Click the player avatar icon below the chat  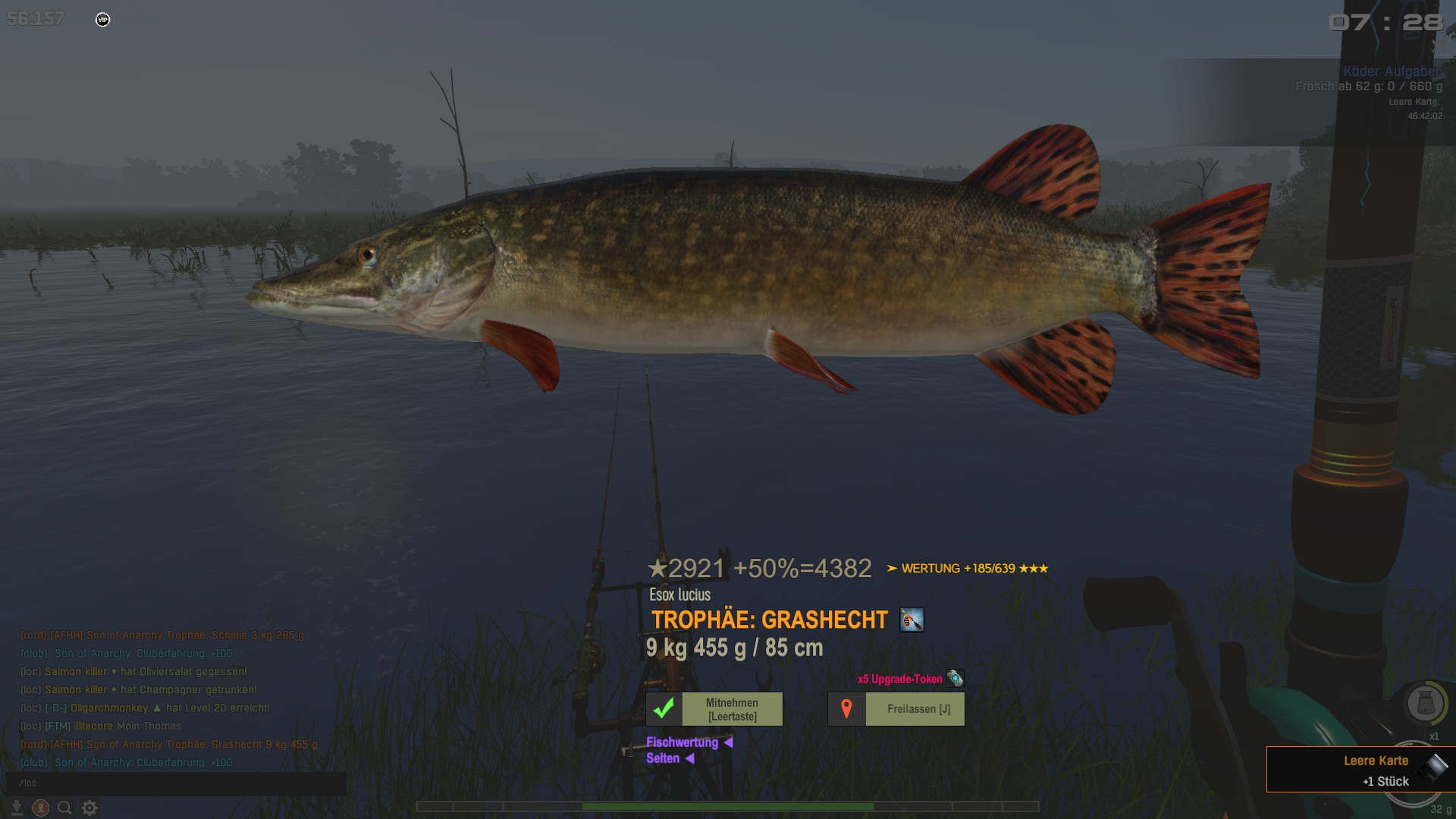41,808
